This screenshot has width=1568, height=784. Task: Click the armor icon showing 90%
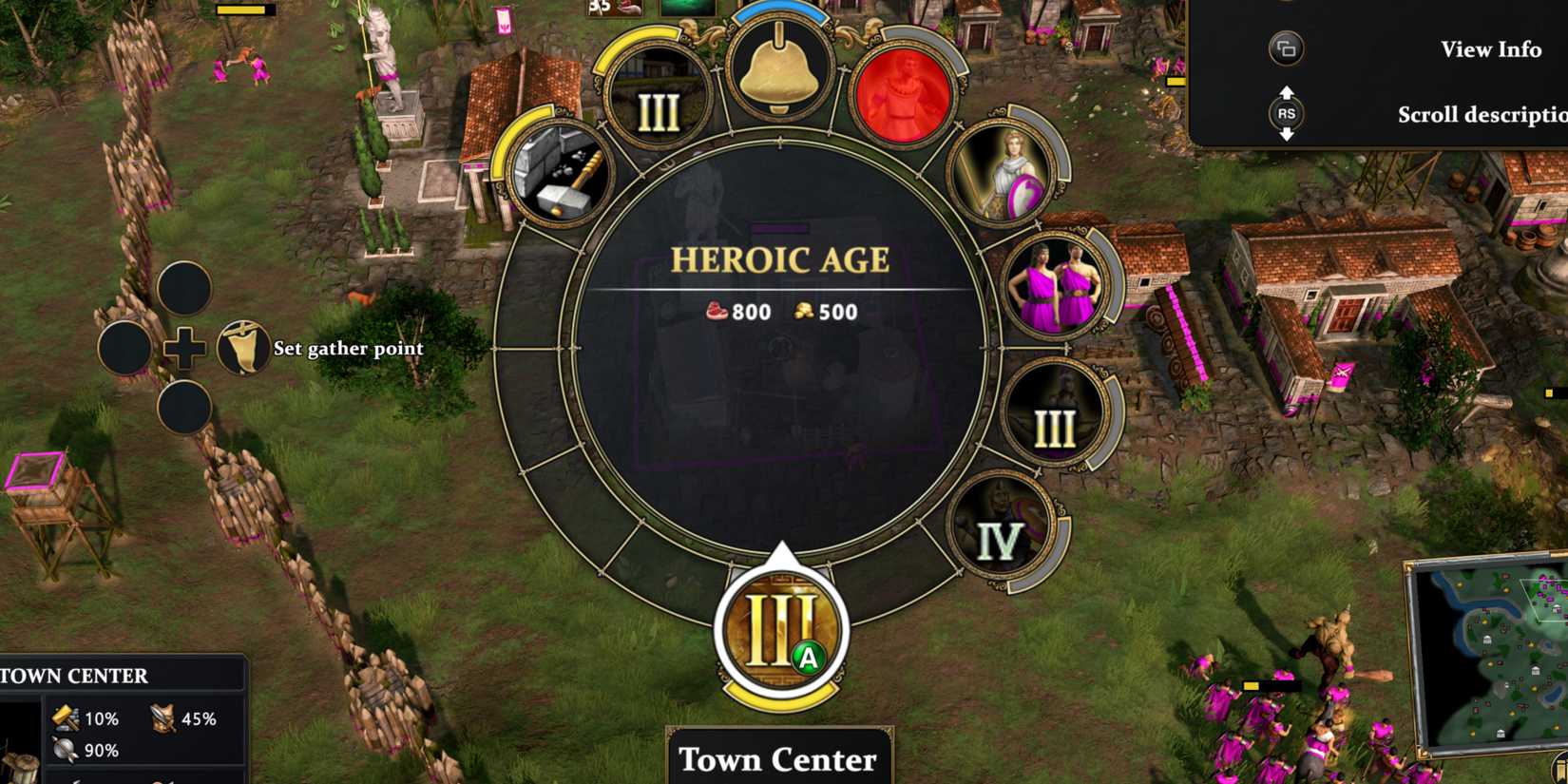[x=63, y=750]
